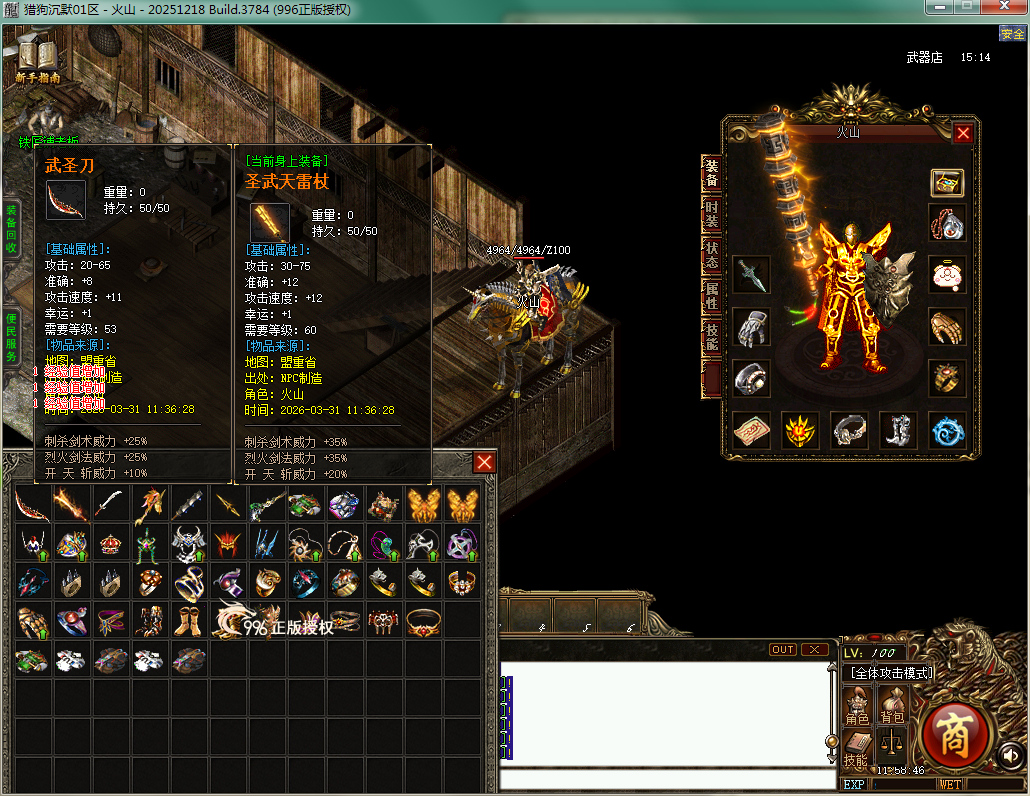Select the 属性 attributes tab
The width and height of the screenshot is (1030, 796).
click(711, 295)
